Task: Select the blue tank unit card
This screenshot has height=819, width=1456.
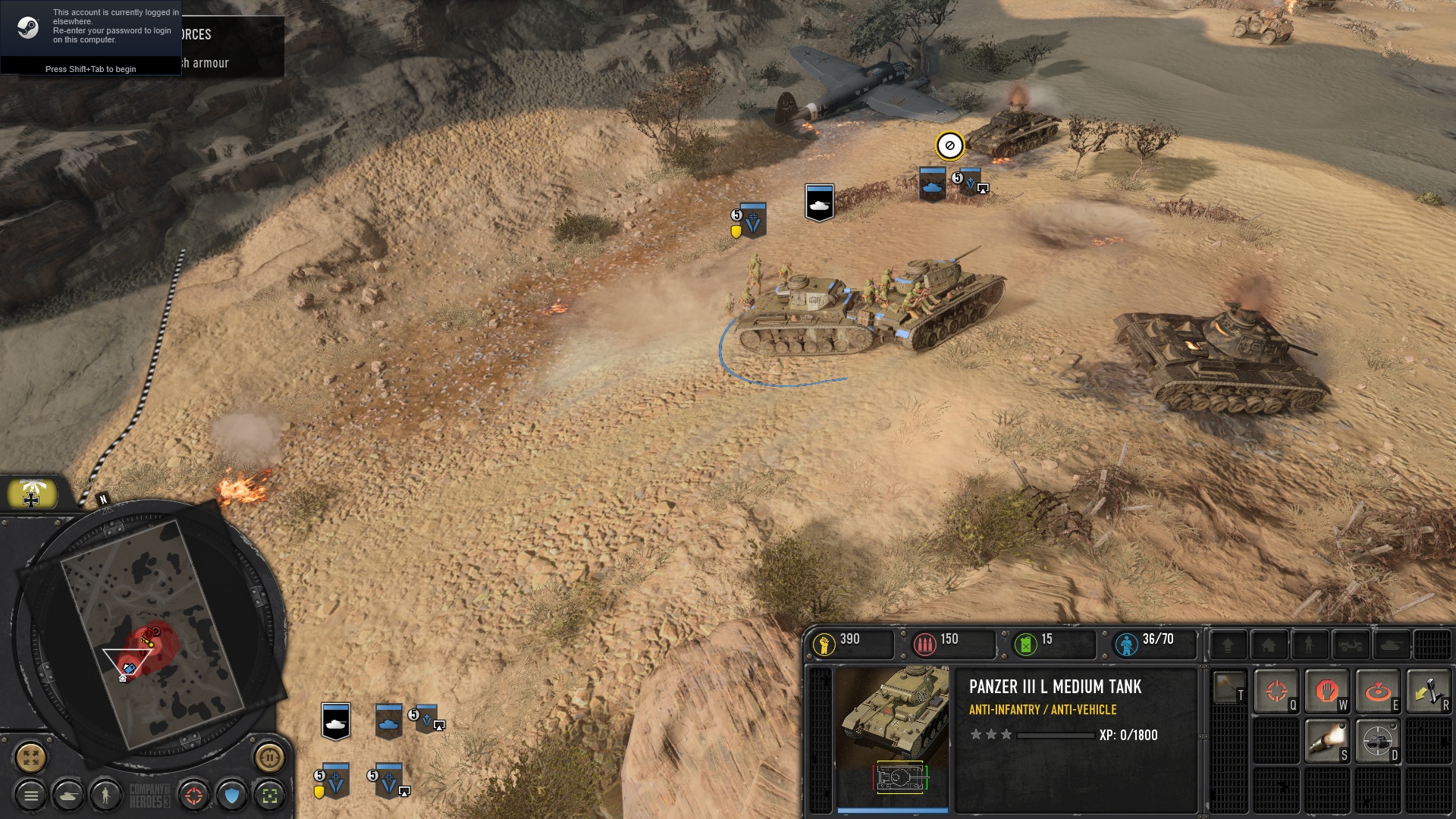Action: click(388, 721)
